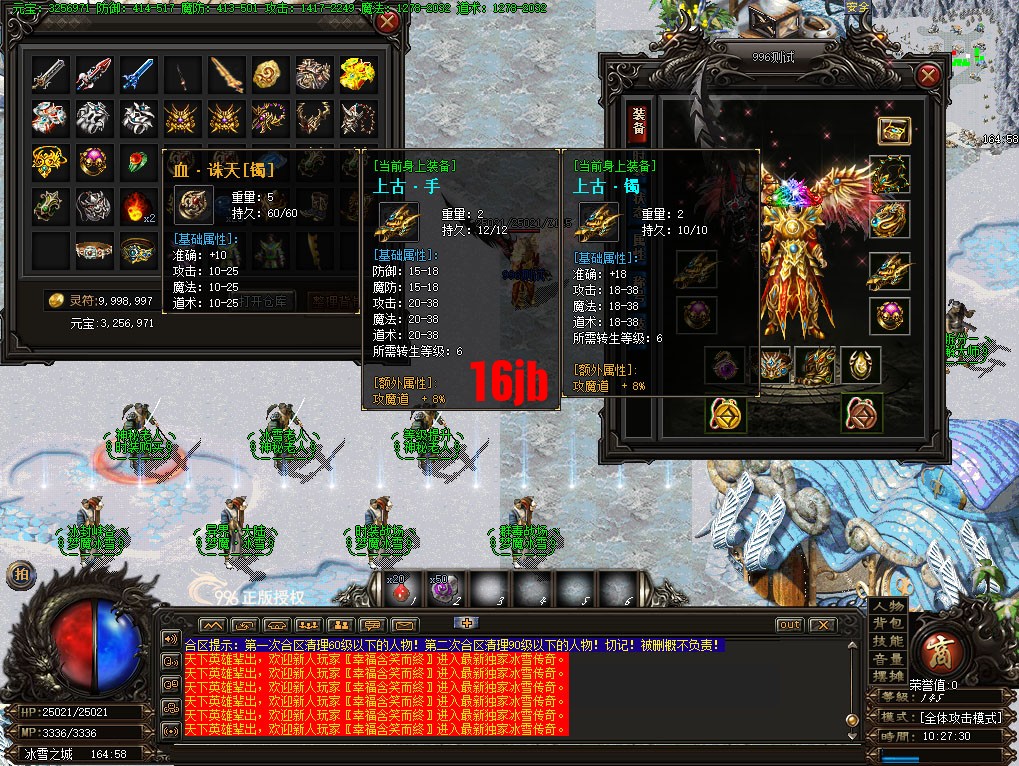Choose the purple gem gold ring in bag

tap(95, 162)
